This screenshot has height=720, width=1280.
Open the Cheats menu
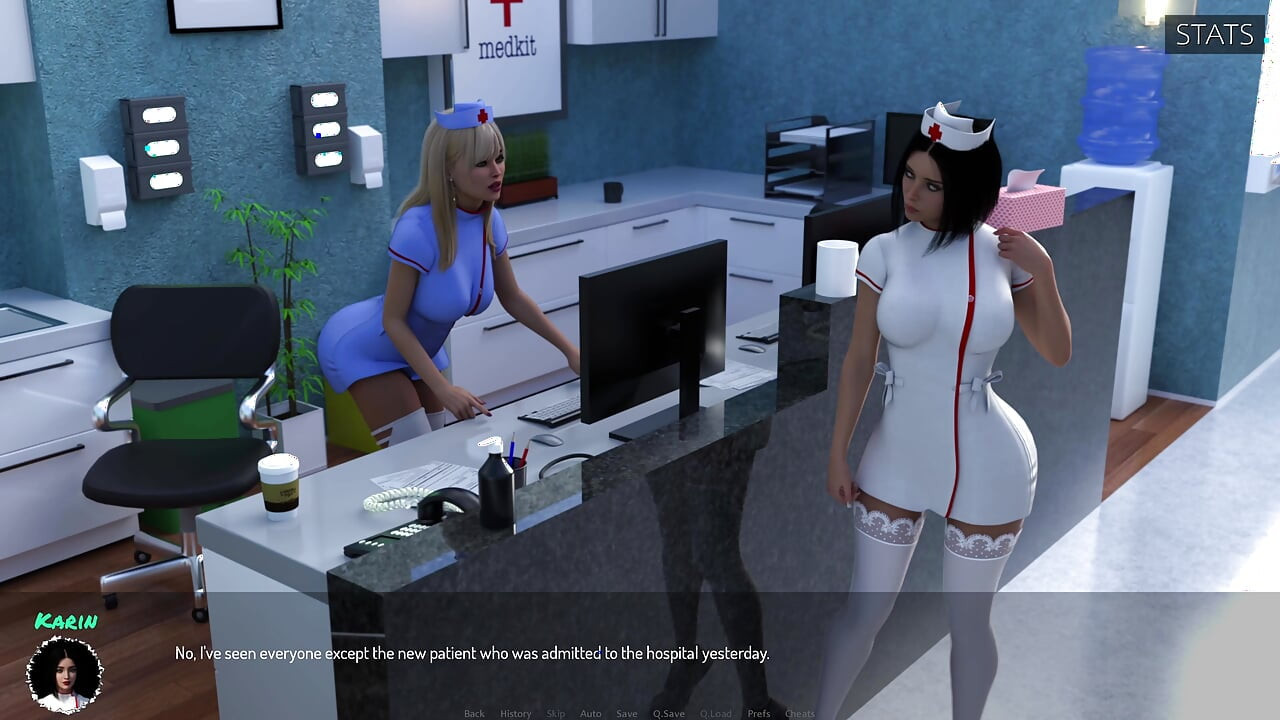[x=800, y=713]
